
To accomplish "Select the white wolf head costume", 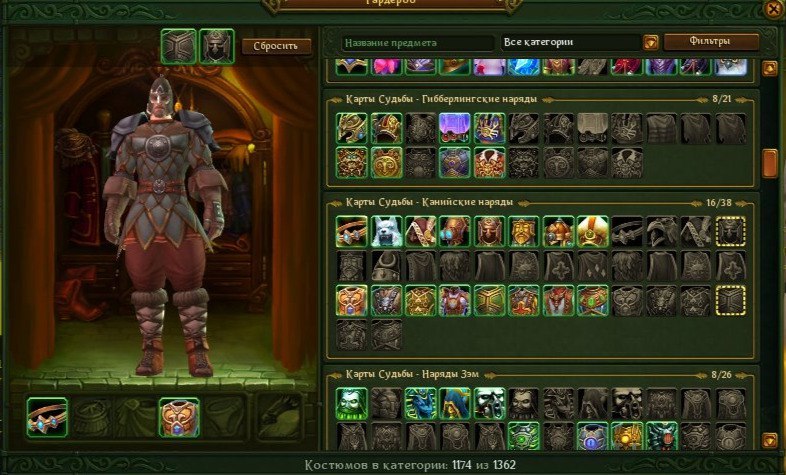I will point(386,232).
